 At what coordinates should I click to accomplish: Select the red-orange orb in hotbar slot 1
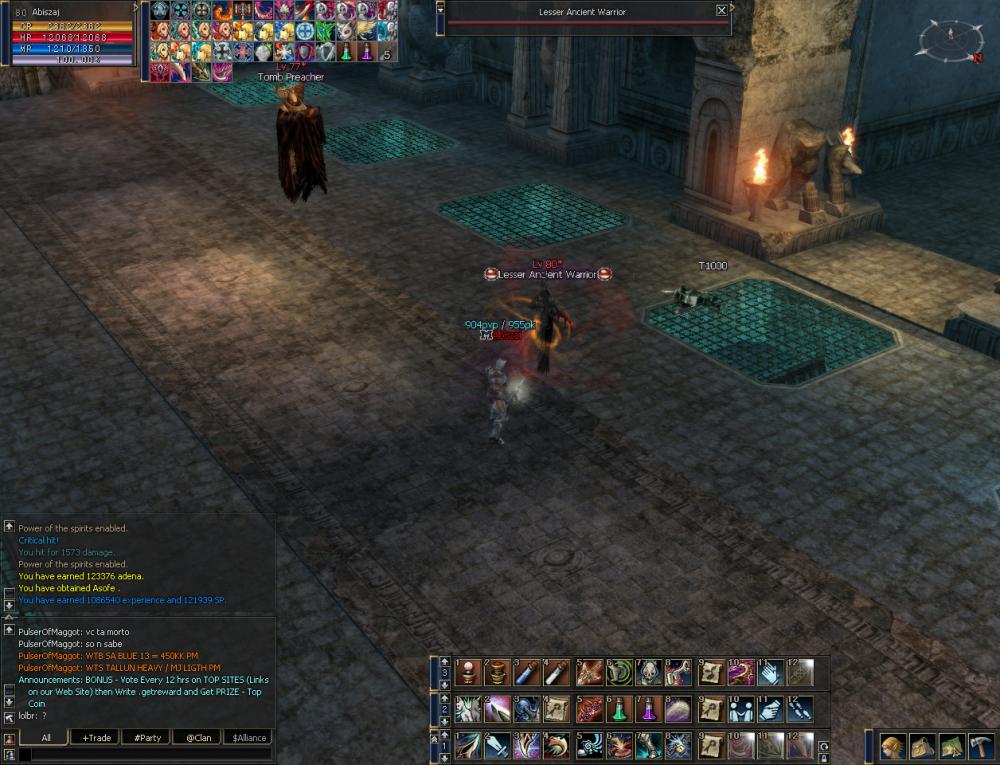tap(469, 672)
